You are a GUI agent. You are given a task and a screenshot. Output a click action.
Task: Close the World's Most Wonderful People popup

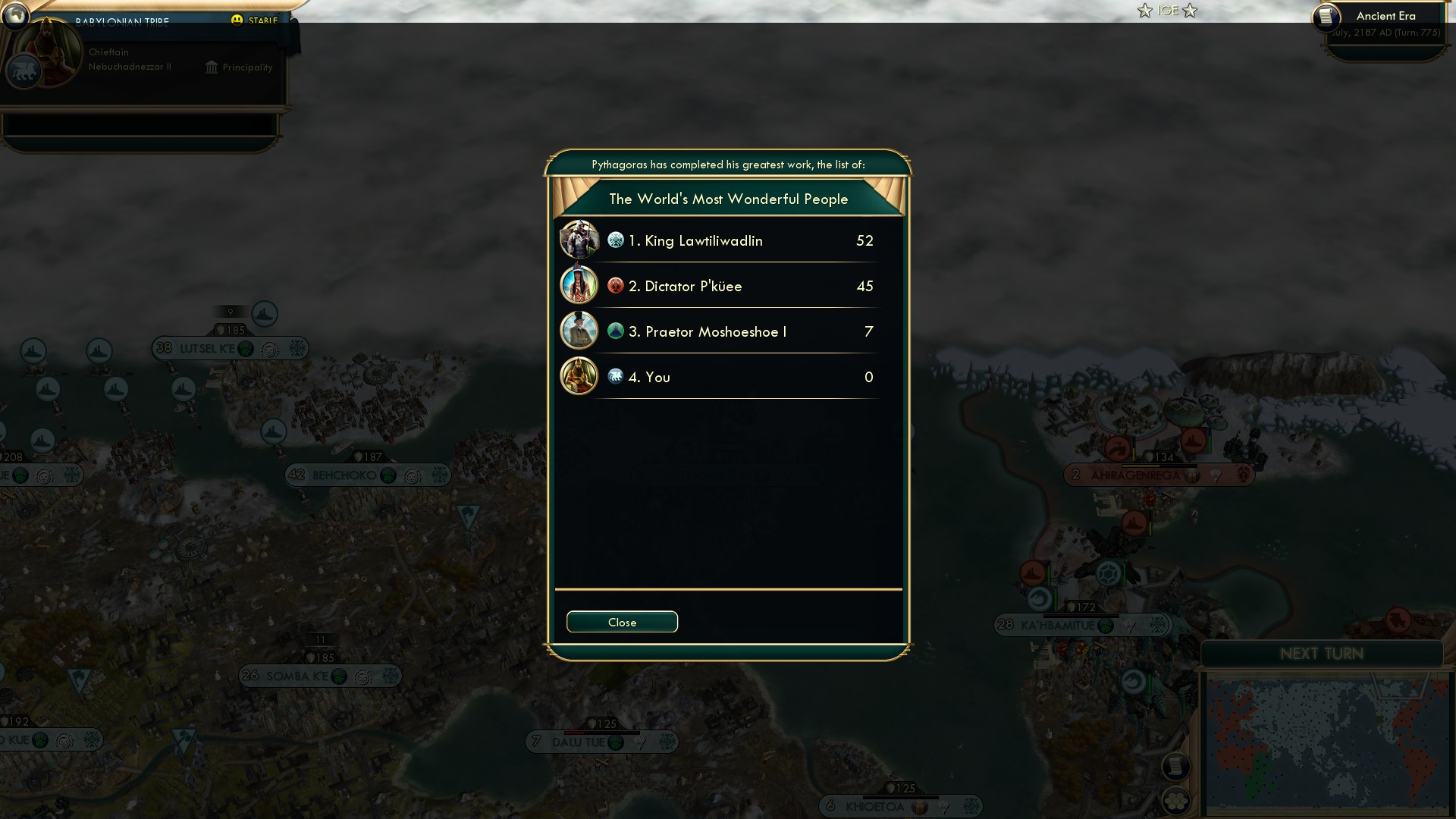tap(622, 621)
